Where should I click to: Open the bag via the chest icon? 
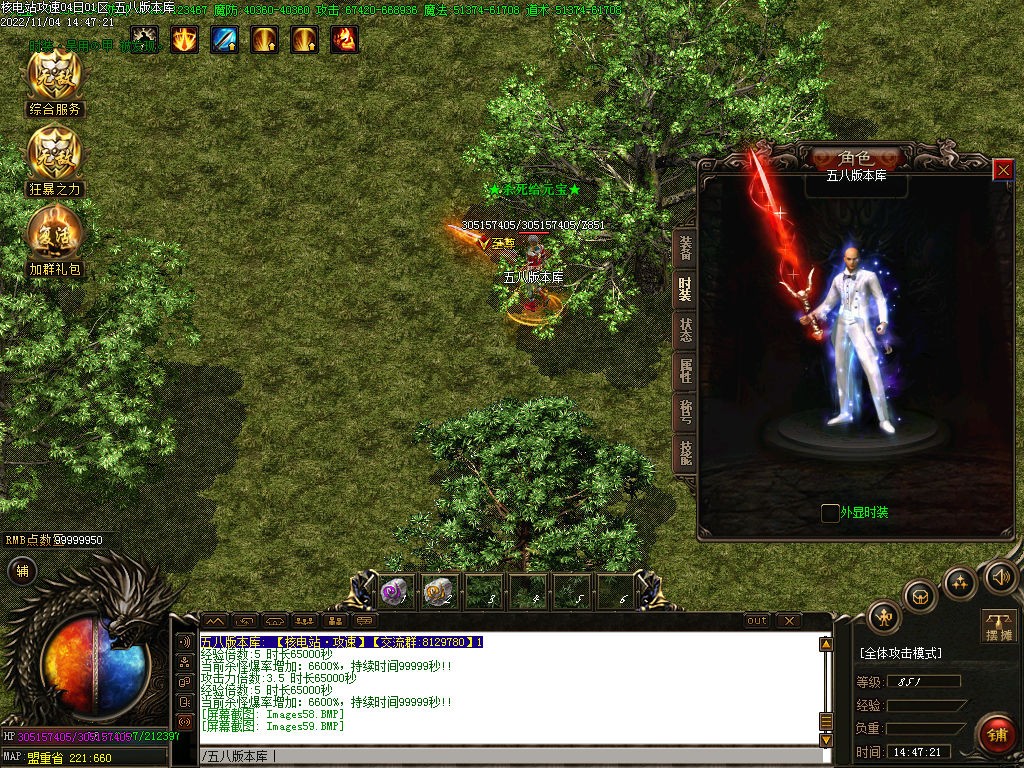[920, 597]
